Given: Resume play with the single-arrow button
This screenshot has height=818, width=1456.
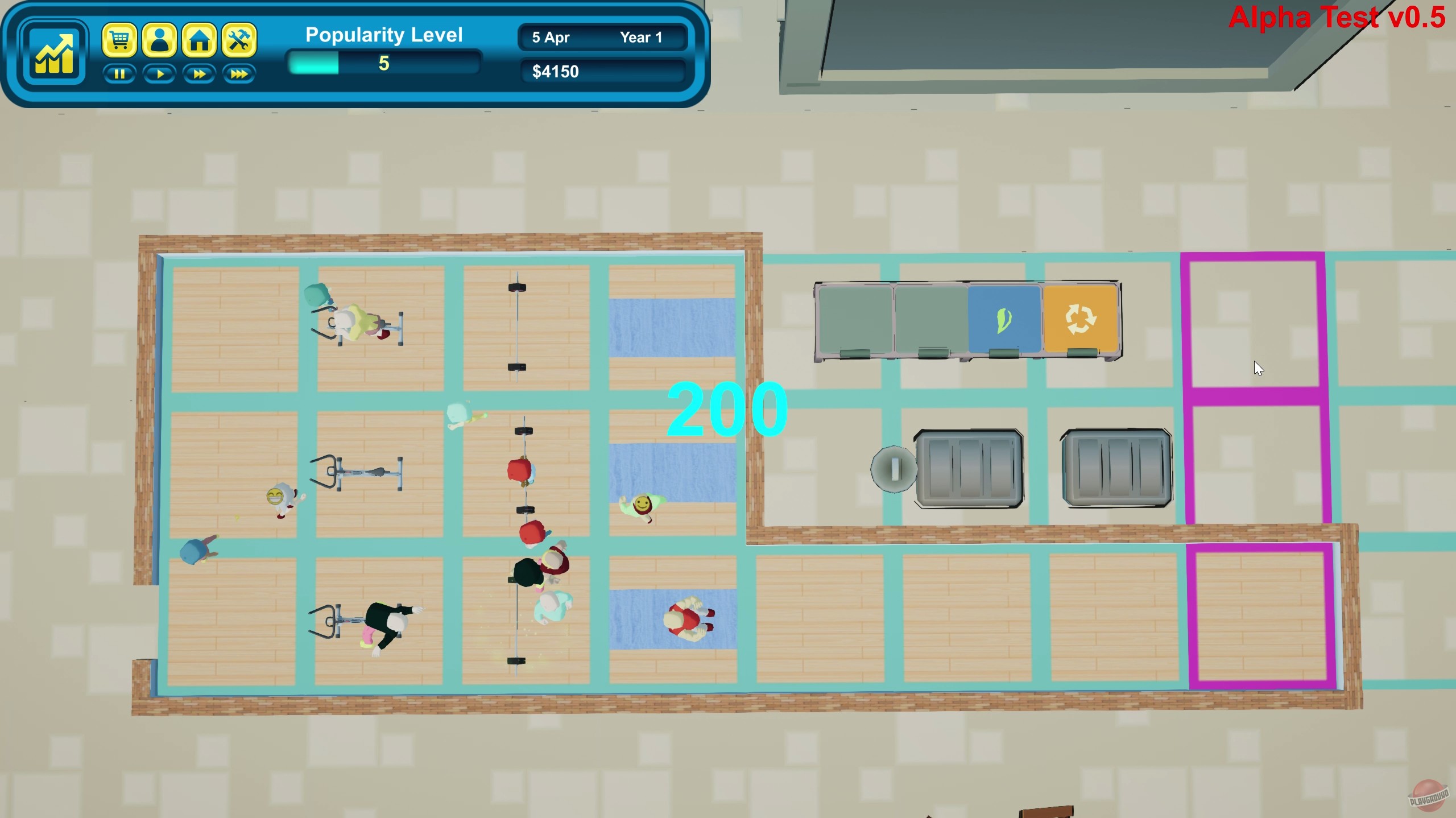Looking at the screenshot, I should click(x=160, y=74).
